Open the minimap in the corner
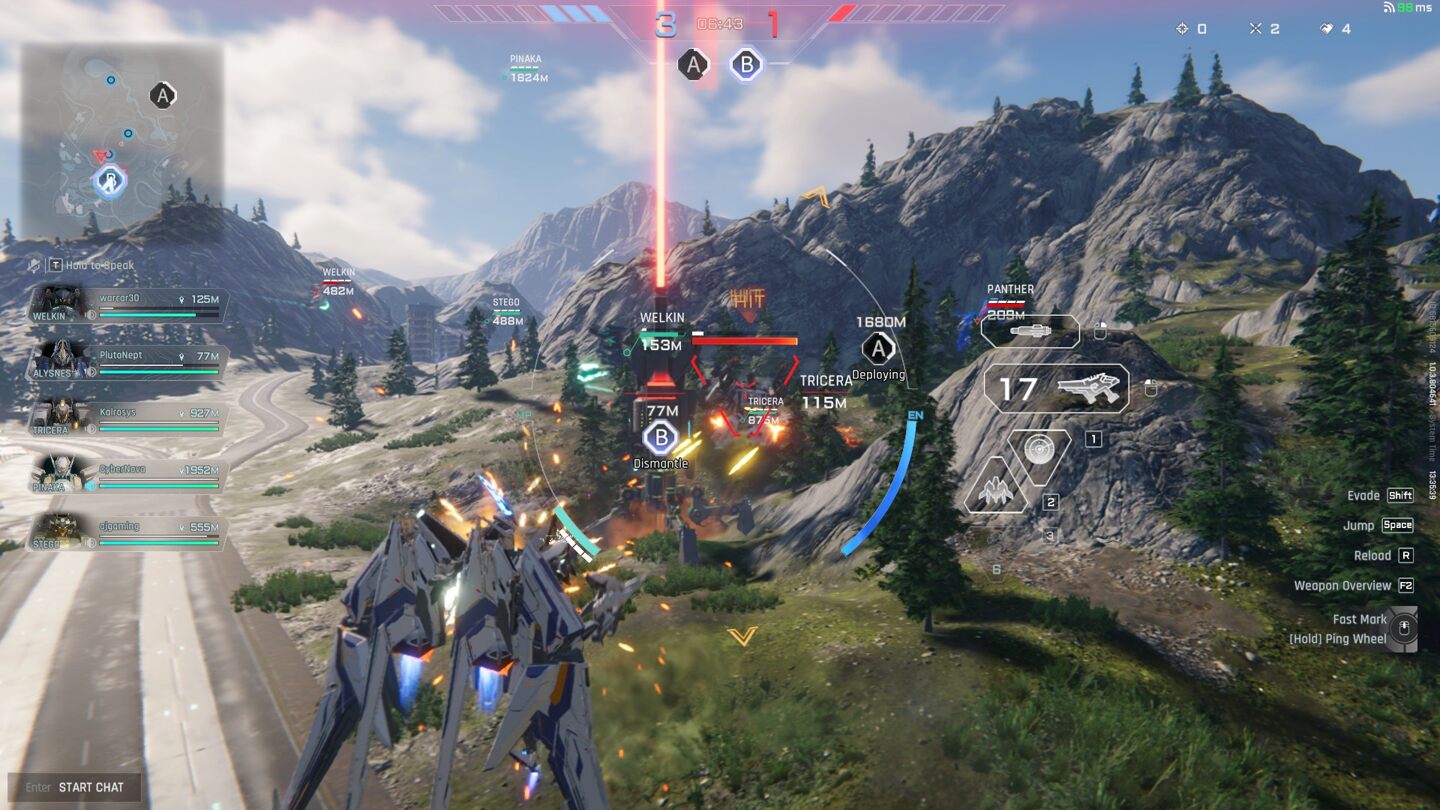Image resolution: width=1440 pixels, height=810 pixels. click(x=121, y=140)
